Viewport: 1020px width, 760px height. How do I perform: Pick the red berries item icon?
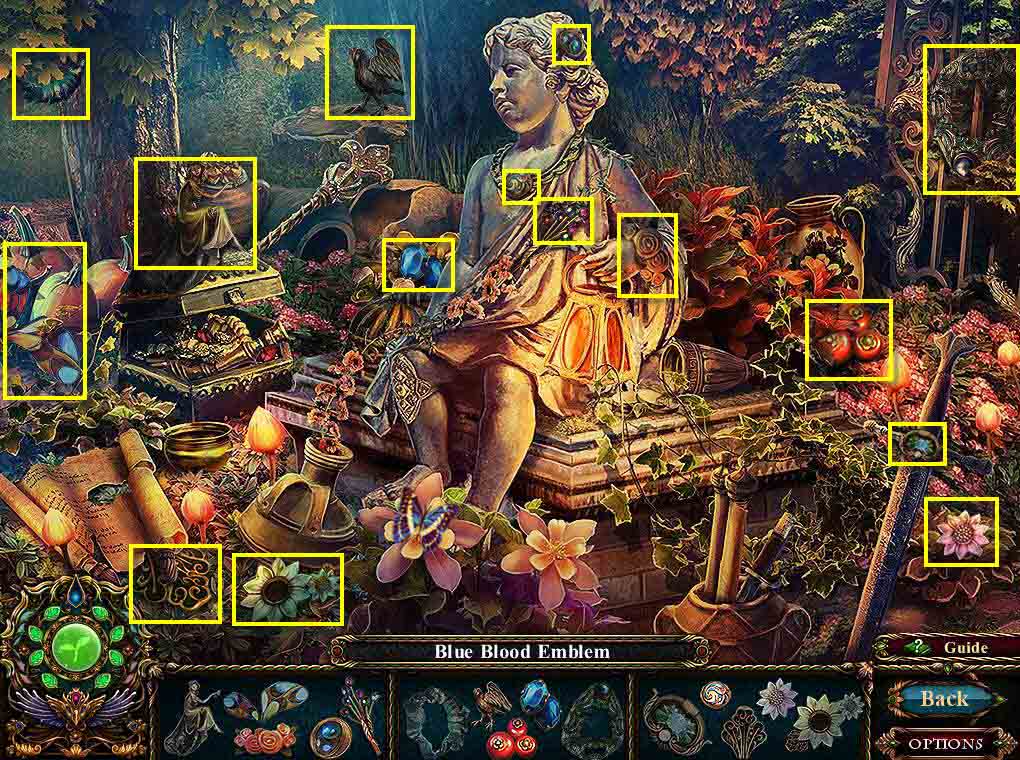512,740
